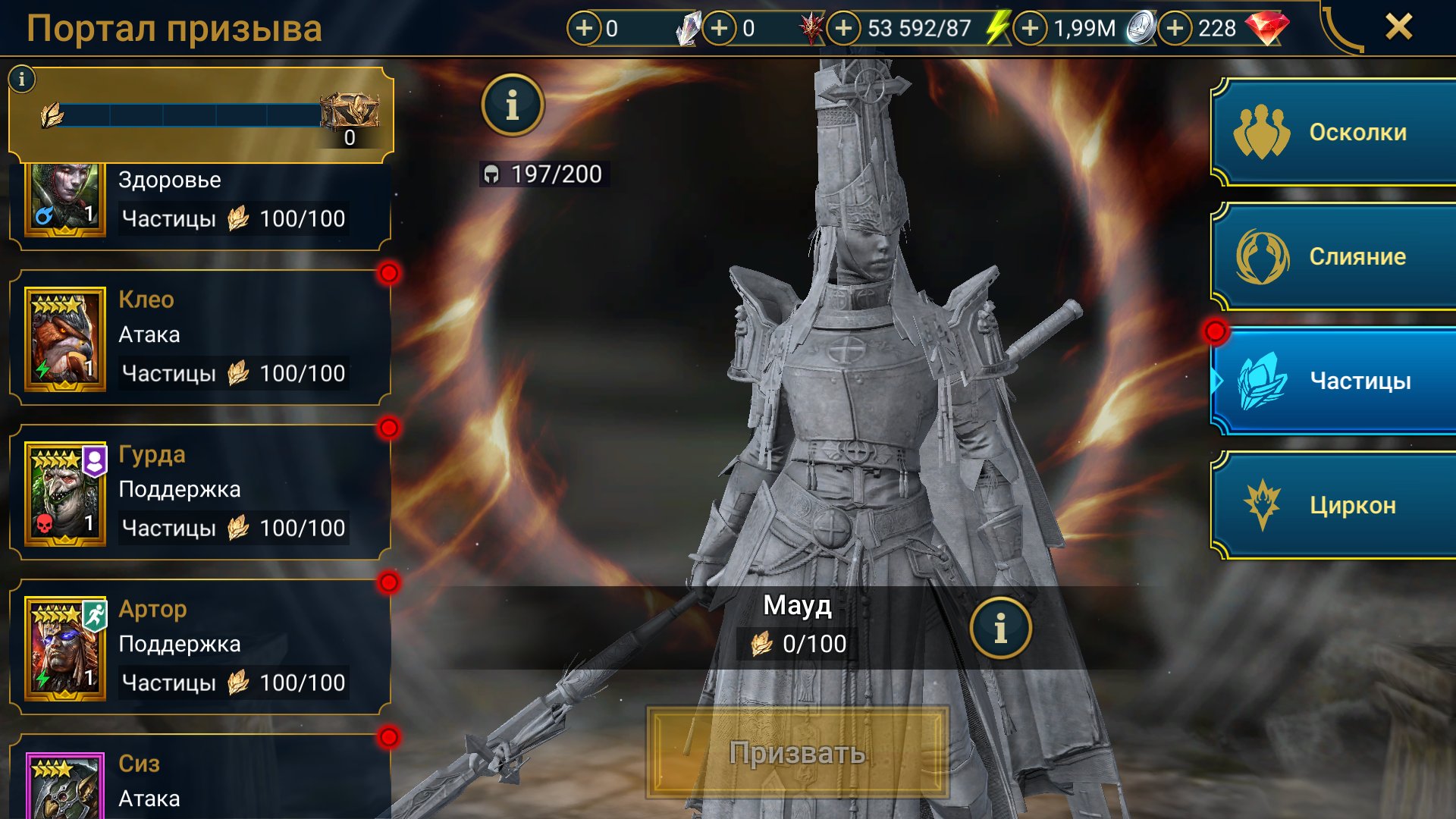The width and height of the screenshot is (1456, 819).
Task: Claim the fragment progress chest reward
Action: [349, 114]
